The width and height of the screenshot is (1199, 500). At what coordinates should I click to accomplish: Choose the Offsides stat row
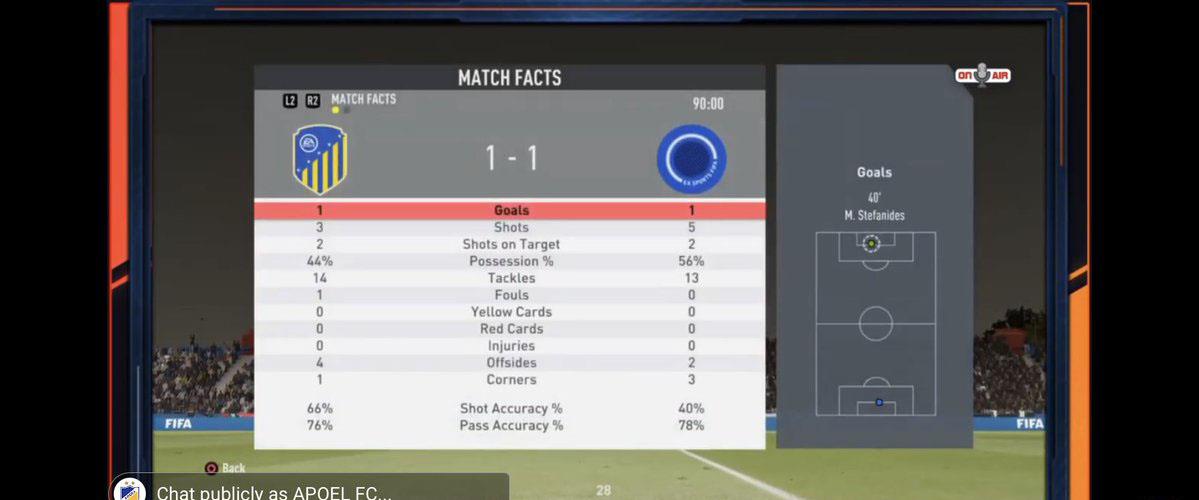click(510, 363)
